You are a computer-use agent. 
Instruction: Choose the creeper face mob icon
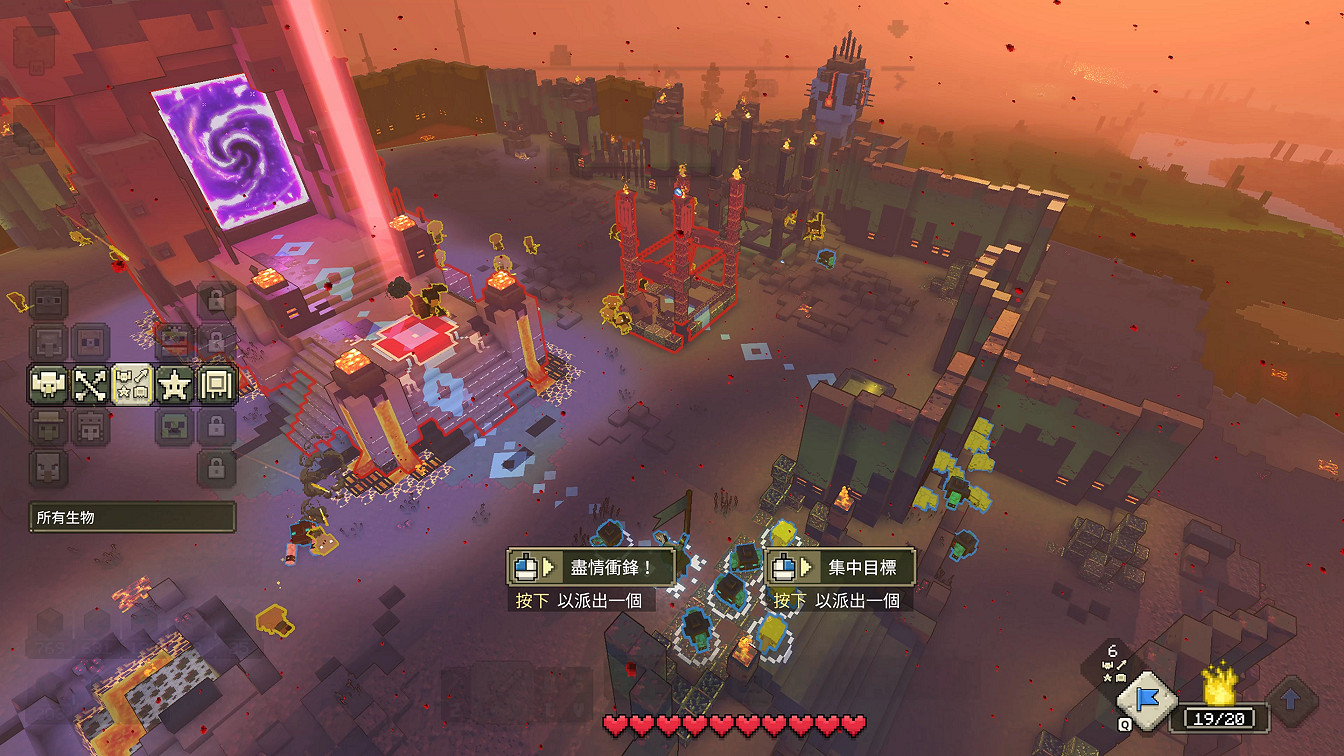coord(174,427)
